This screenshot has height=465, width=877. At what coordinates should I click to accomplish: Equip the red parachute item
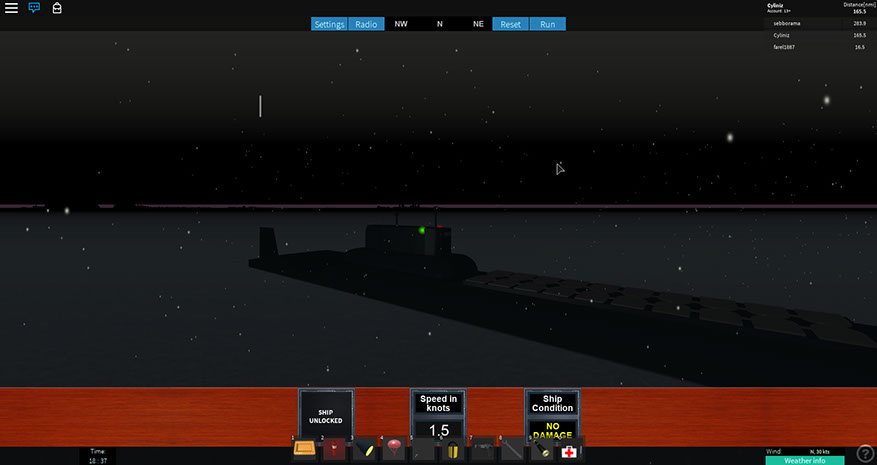pos(393,449)
